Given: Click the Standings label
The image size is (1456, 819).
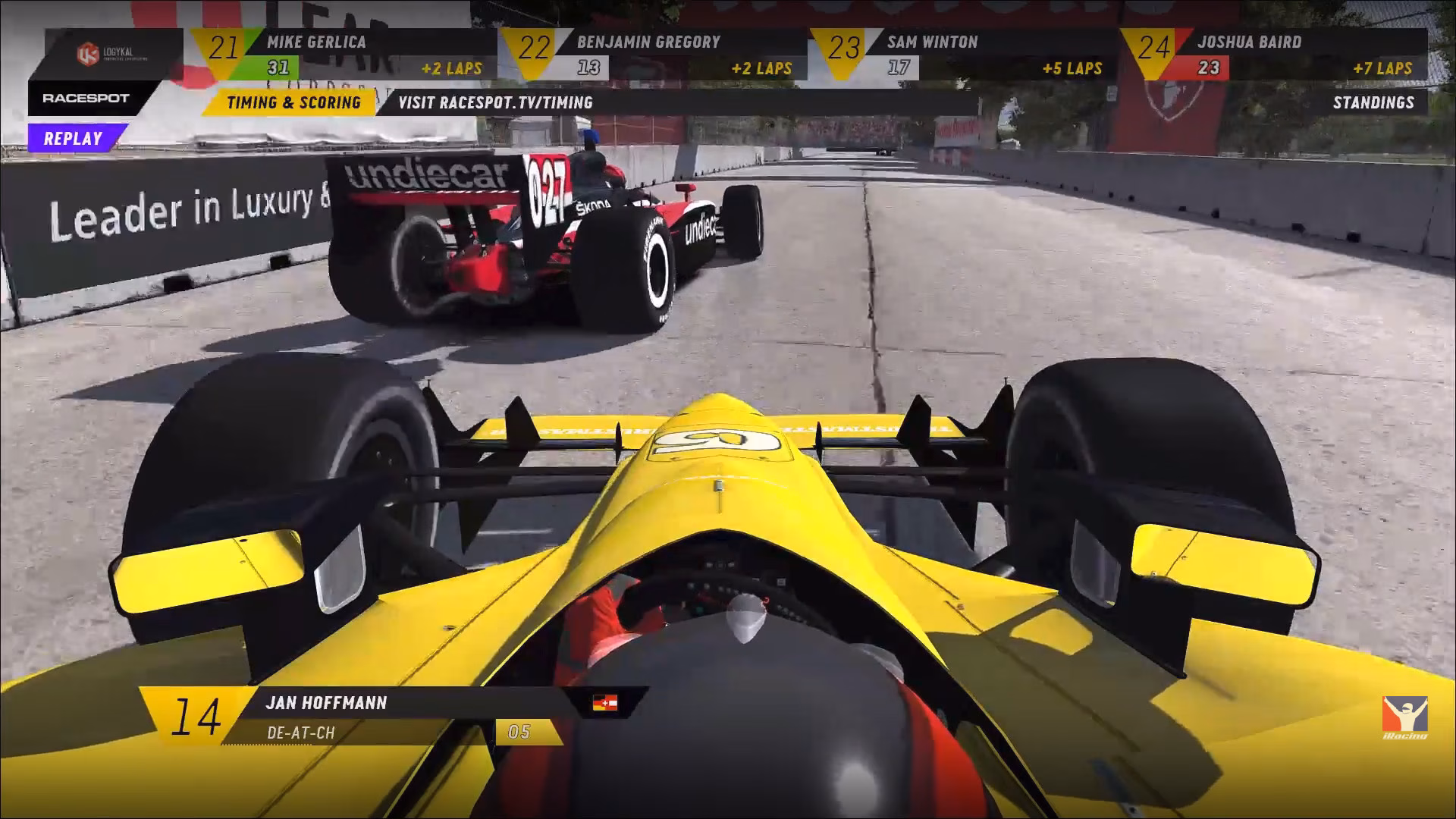Looking at the screenshot, I should 1373,102.
